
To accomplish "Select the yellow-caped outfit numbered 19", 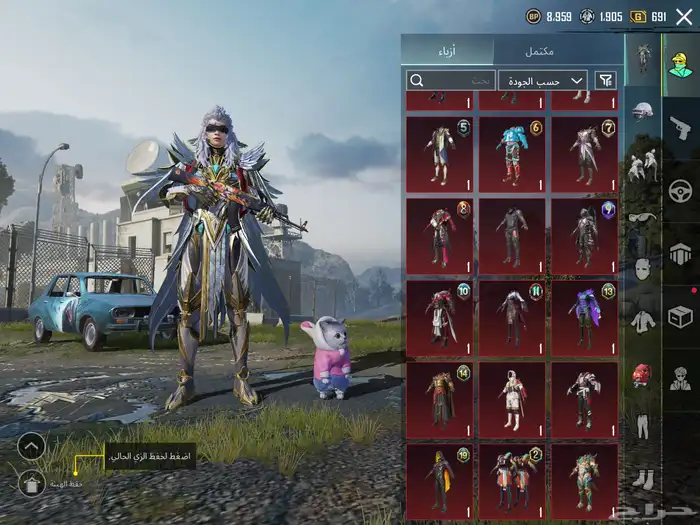I will 439,480.
